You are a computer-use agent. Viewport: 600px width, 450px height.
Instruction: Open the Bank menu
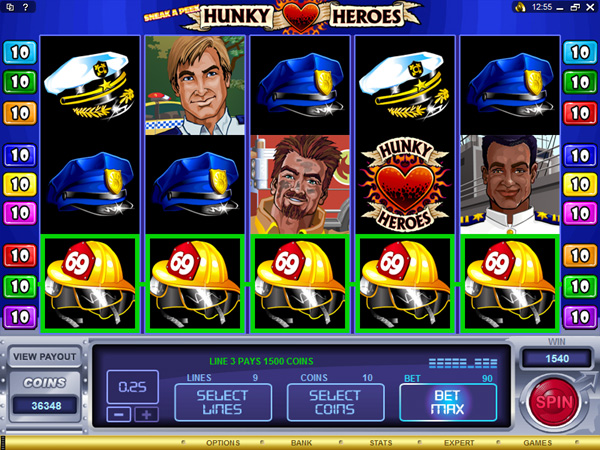(301, 442)
